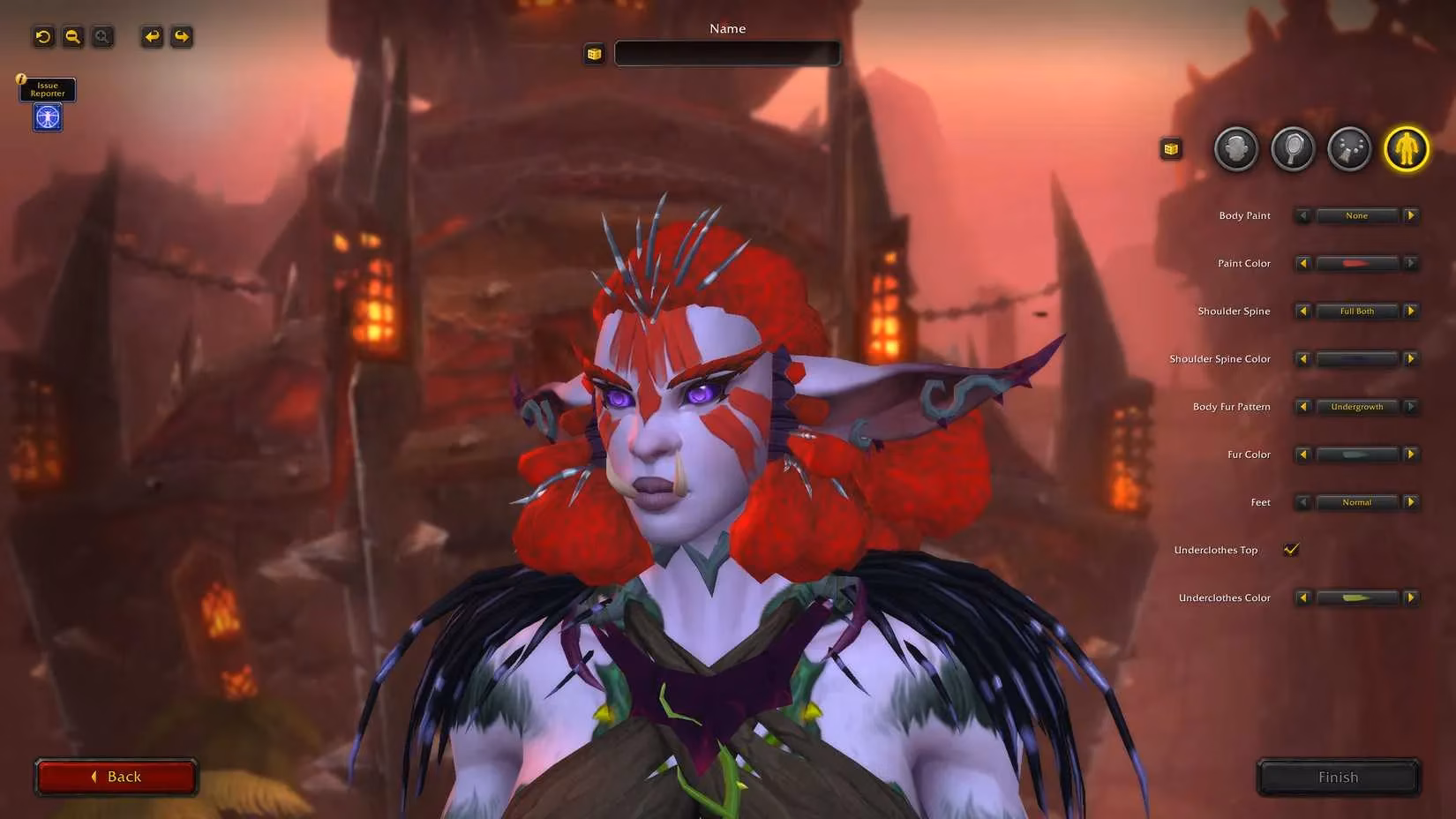
Task: Open the hair customization category (mirror icon)
Action: click(x=1292, y=149)
